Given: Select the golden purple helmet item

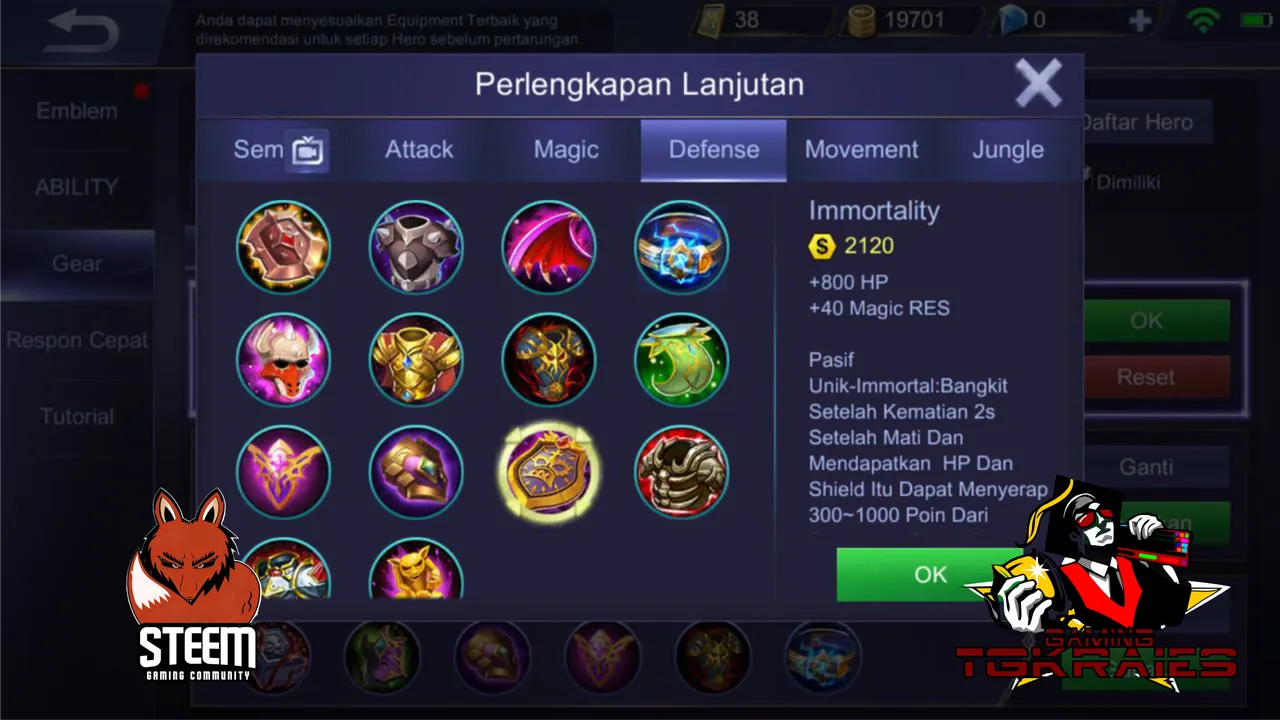Looking at the screenshot, I should pos(416,472).
